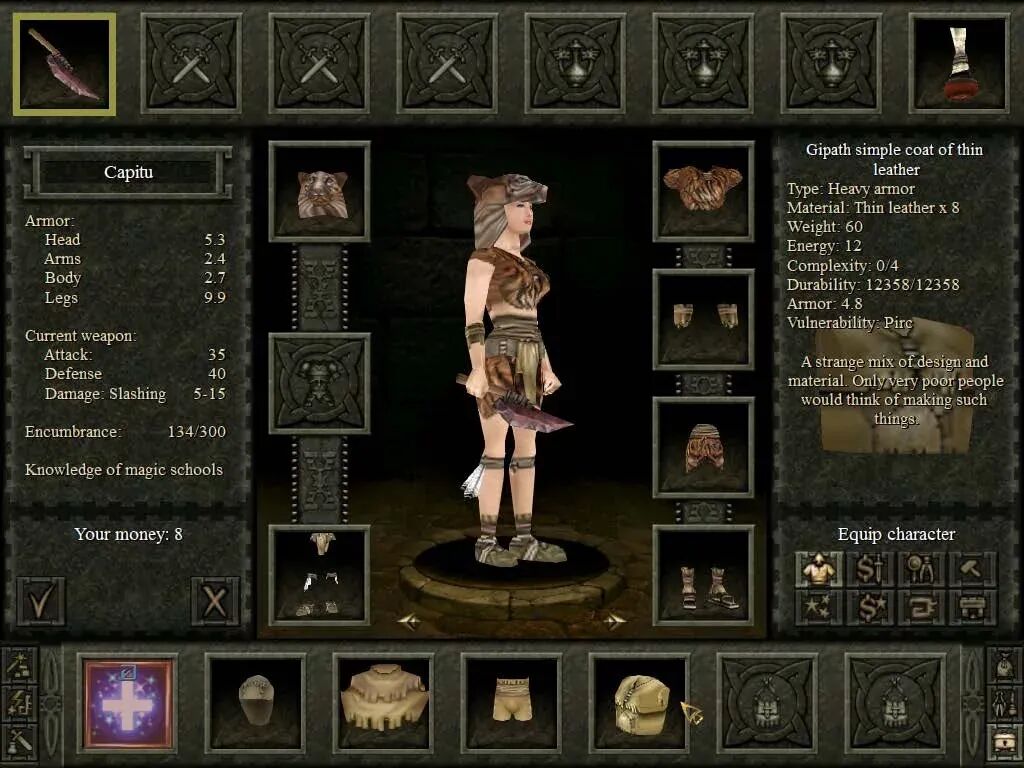Select the red jagged blade weapon slot
This screenshot has height=768, width=1024.
point(64,64)
